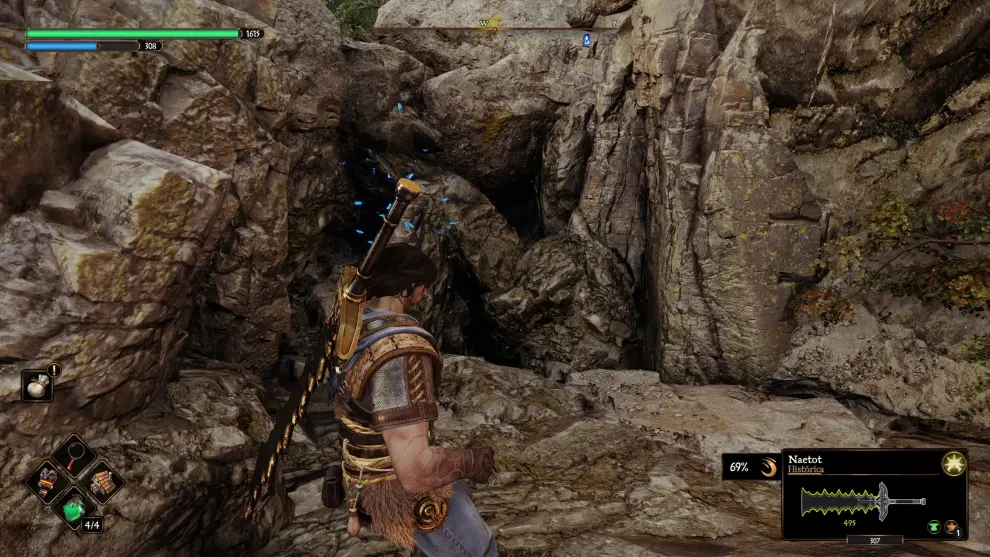This screenshot has width=990, height=557.
Task: Click the blue compass marker
Action: [586, 40]
